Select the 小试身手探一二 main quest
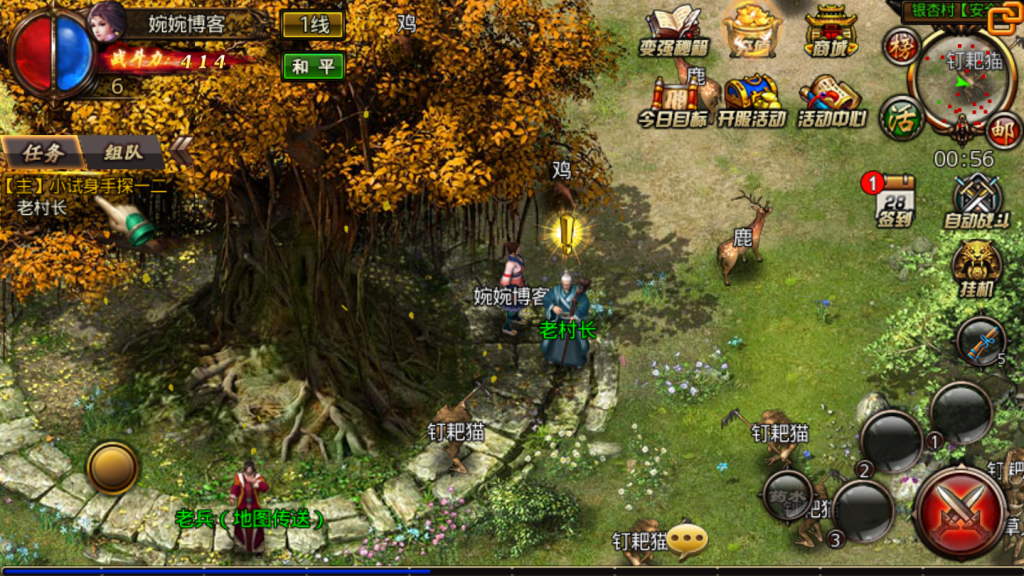Screen dimensions: 1024x576 pos(85,185)
